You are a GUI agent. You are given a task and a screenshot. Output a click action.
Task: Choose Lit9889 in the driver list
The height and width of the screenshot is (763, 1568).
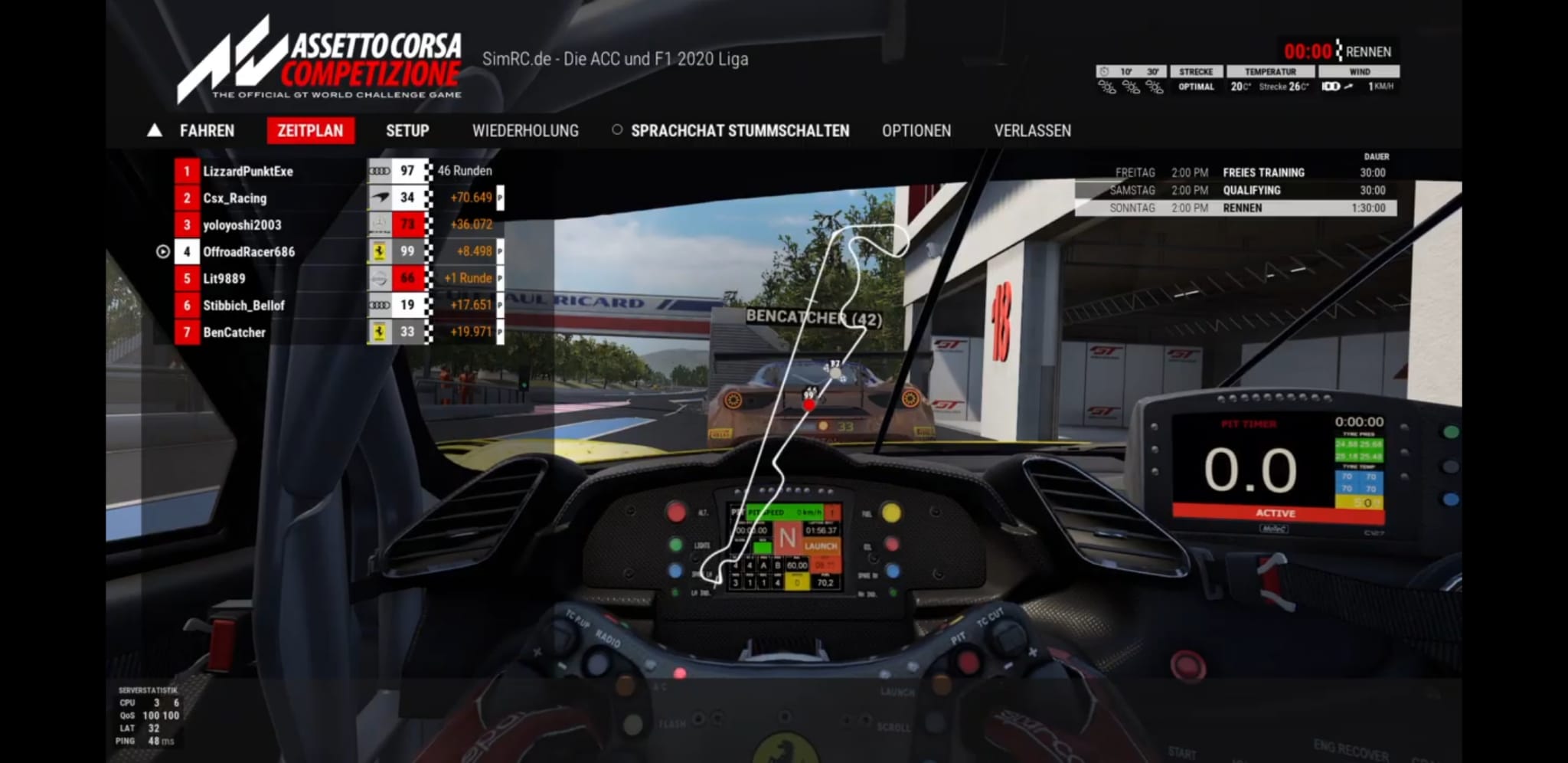click(224, 279)
